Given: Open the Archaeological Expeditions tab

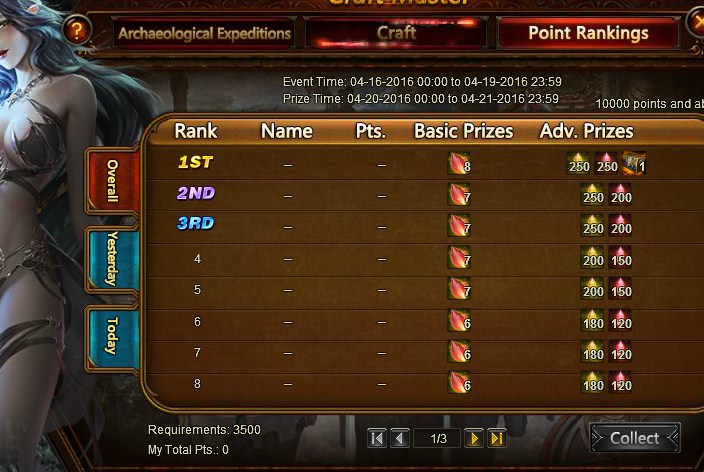Looking at the screenshot, I should click(204, 33).
